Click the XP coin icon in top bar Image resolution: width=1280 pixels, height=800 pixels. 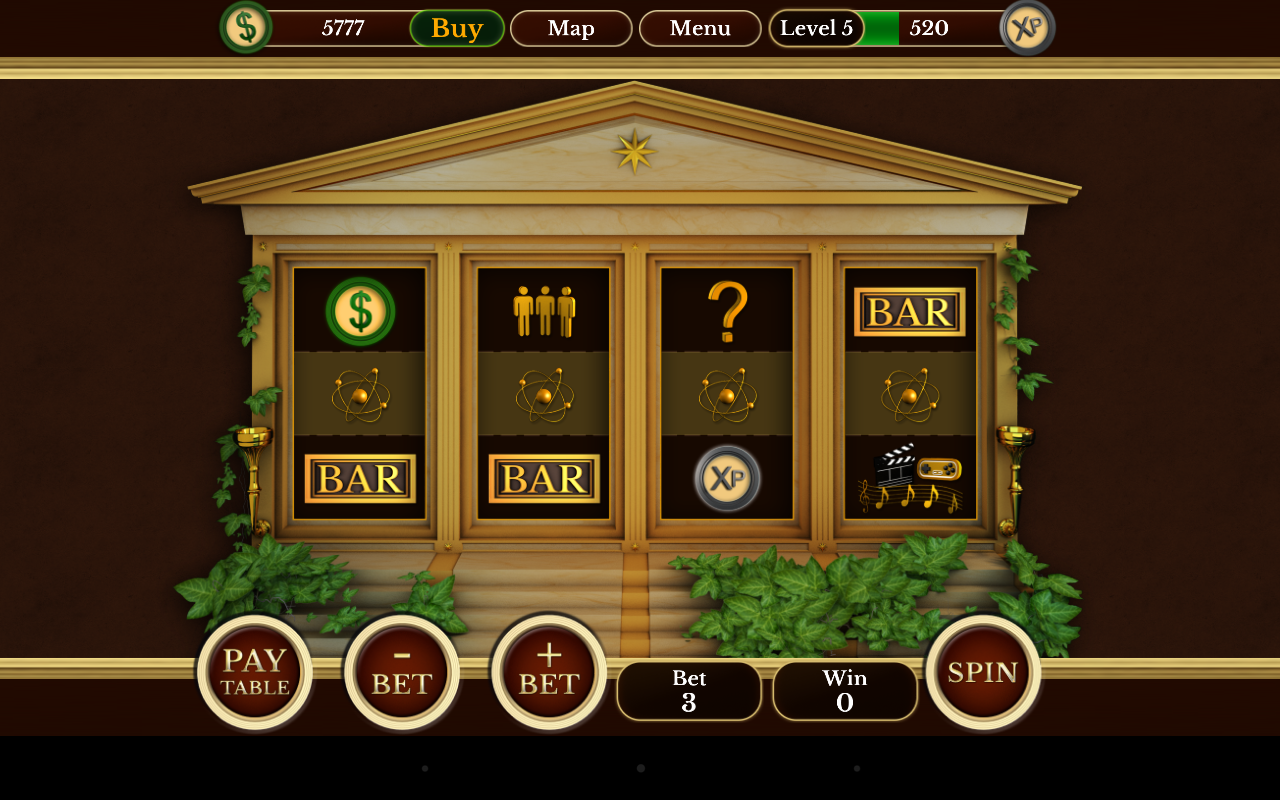pyautogui.click(x=1027, y=27)
